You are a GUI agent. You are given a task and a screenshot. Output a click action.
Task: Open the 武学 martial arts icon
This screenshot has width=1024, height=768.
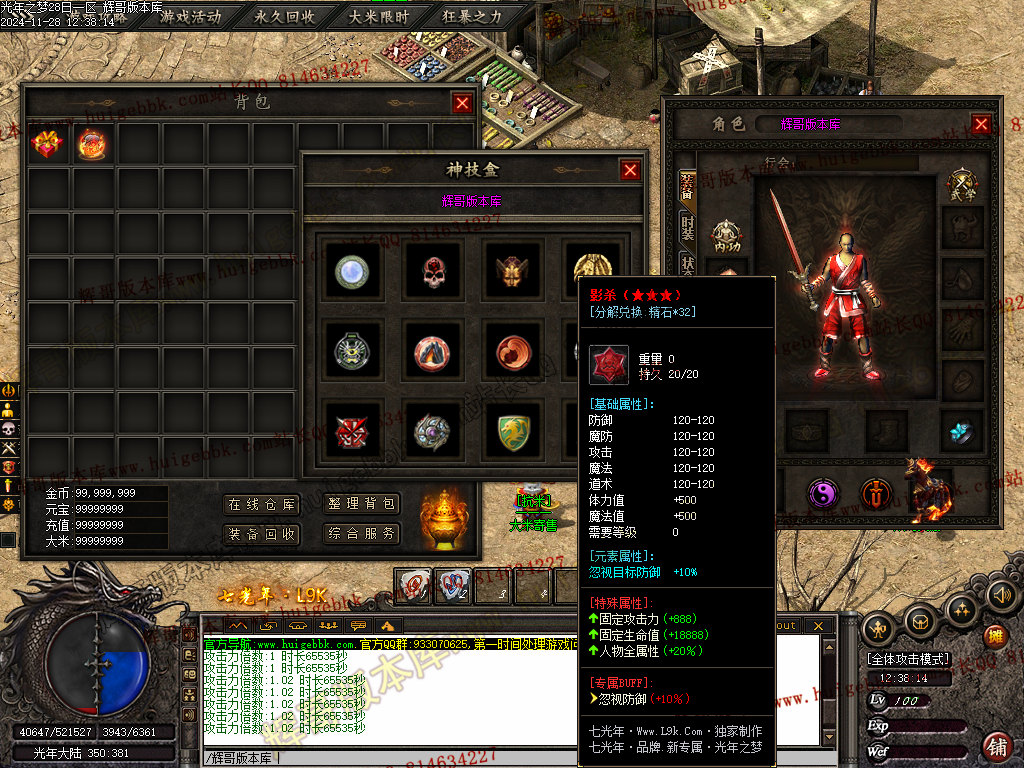click(963, 186)
